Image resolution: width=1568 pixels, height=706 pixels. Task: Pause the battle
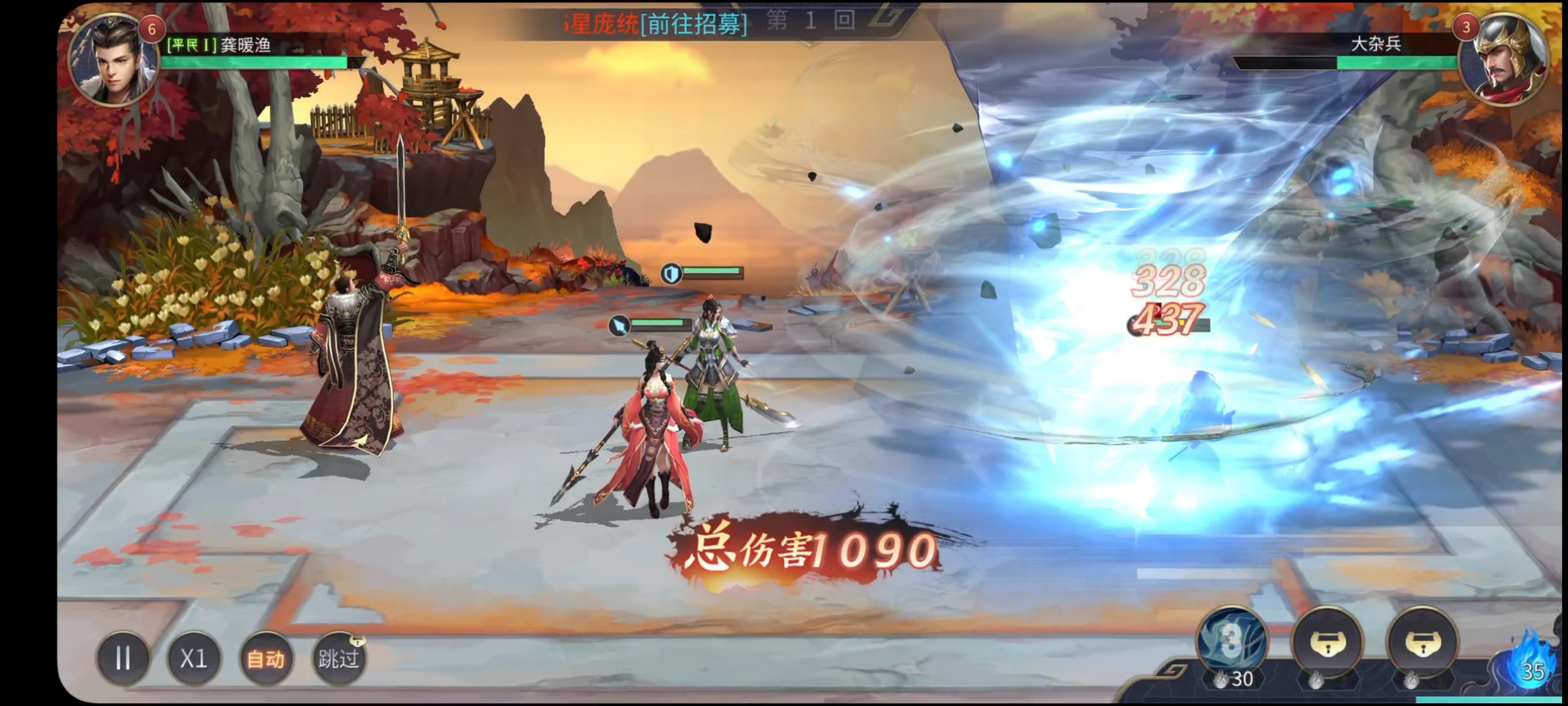click(x=123, y=658)
